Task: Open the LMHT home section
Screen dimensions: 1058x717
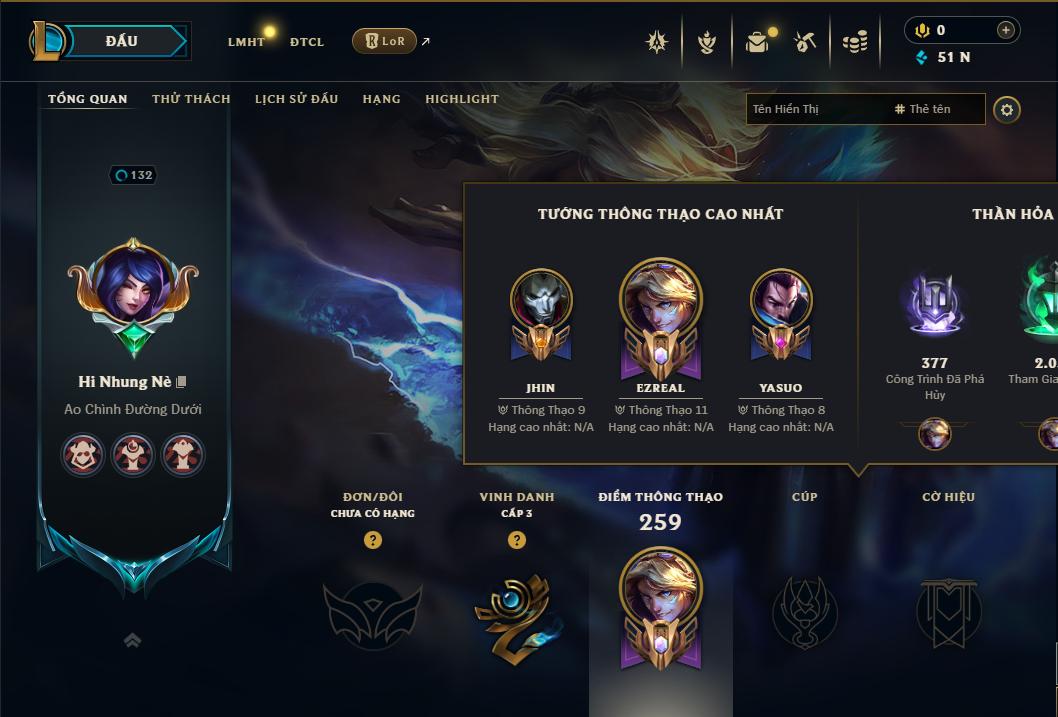Action: pyautogui.click(x=246, y=42)
